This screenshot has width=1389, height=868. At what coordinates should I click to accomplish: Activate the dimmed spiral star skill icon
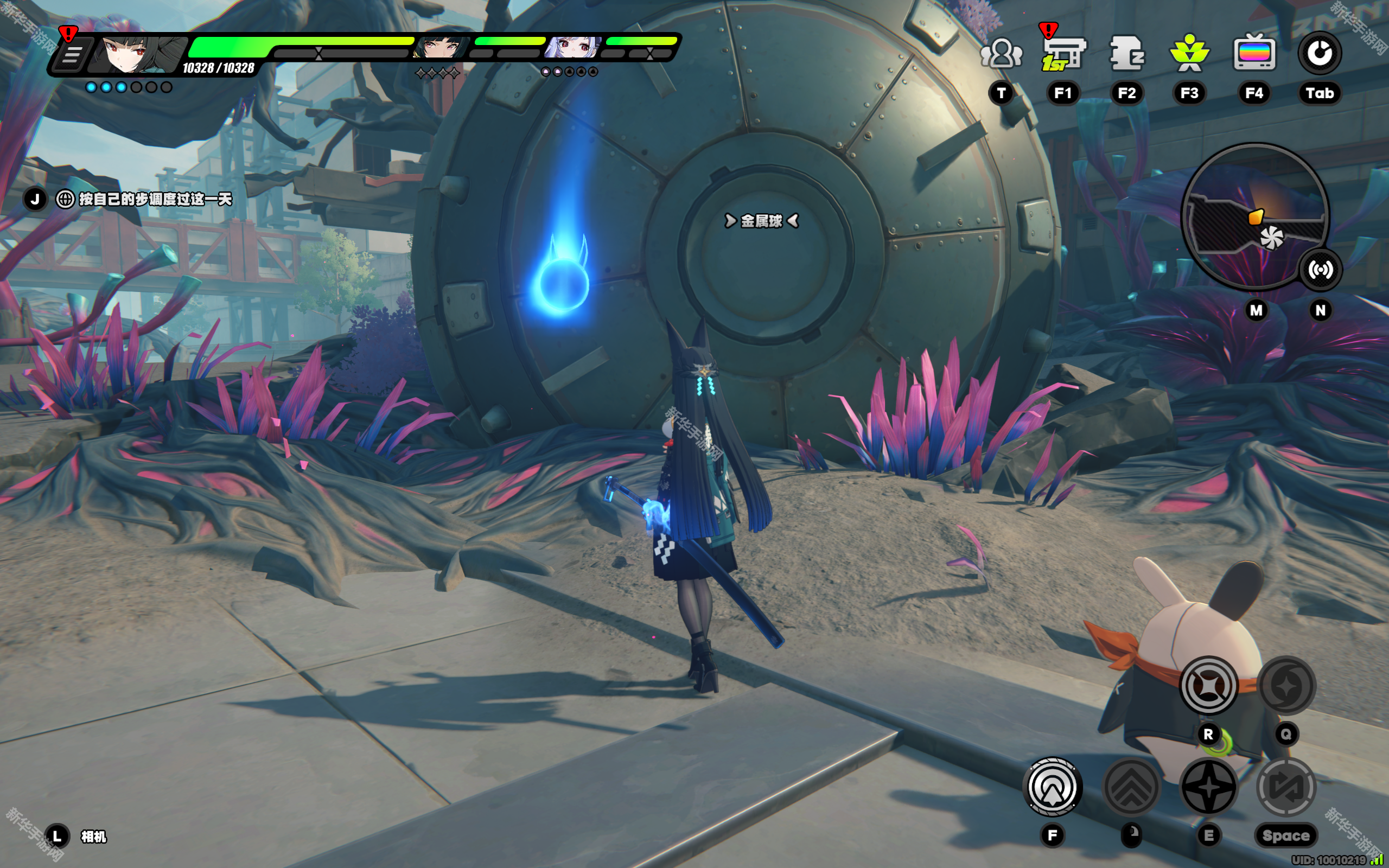tap(1286, 685)
